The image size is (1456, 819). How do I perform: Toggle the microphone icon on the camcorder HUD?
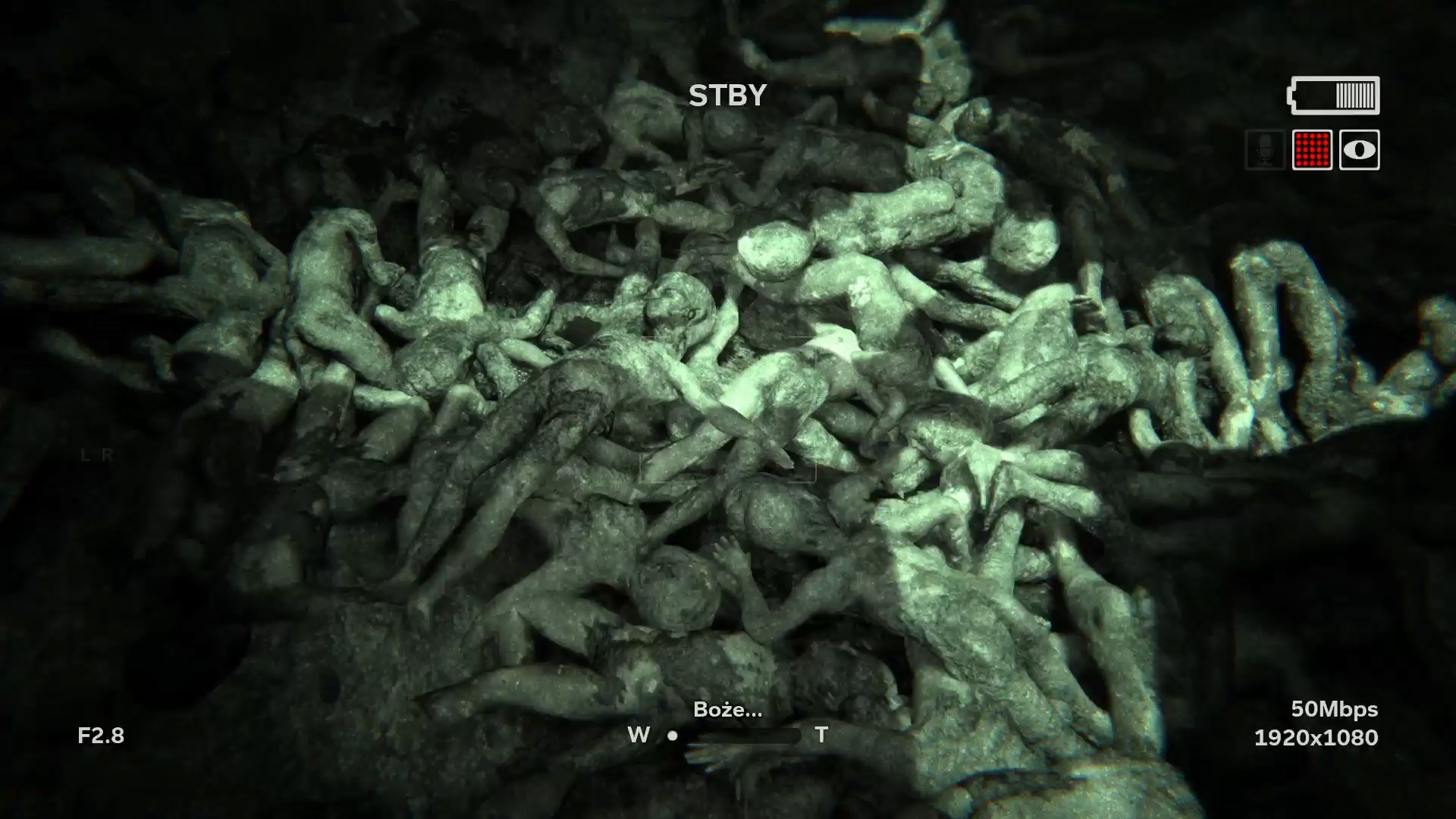click(x=1265, y=150)
